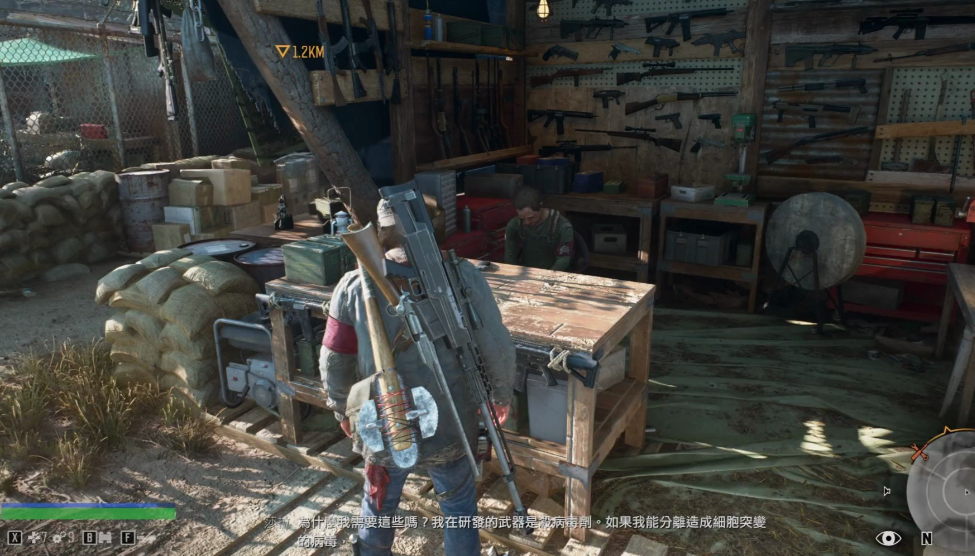Click the orange objective waypoint triangle
Screen dimensions: 975x556
283,51
